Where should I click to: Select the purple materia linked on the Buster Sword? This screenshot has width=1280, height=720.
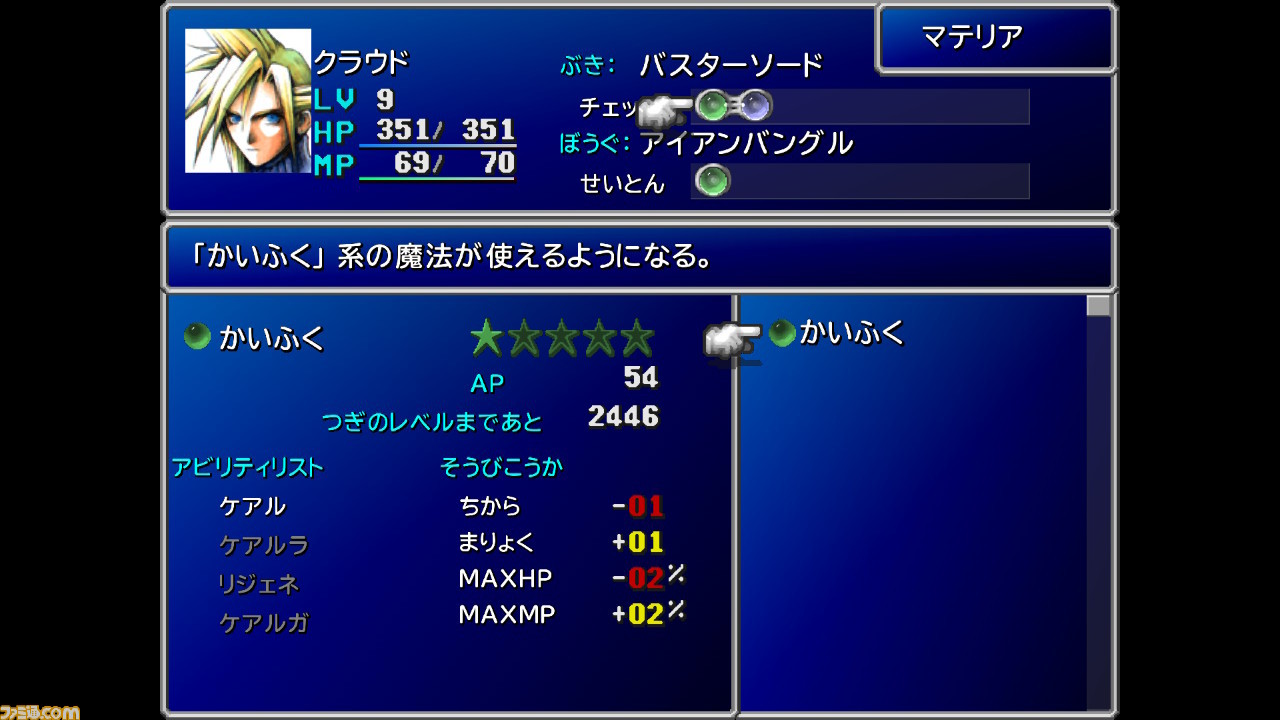coord(756,106)
